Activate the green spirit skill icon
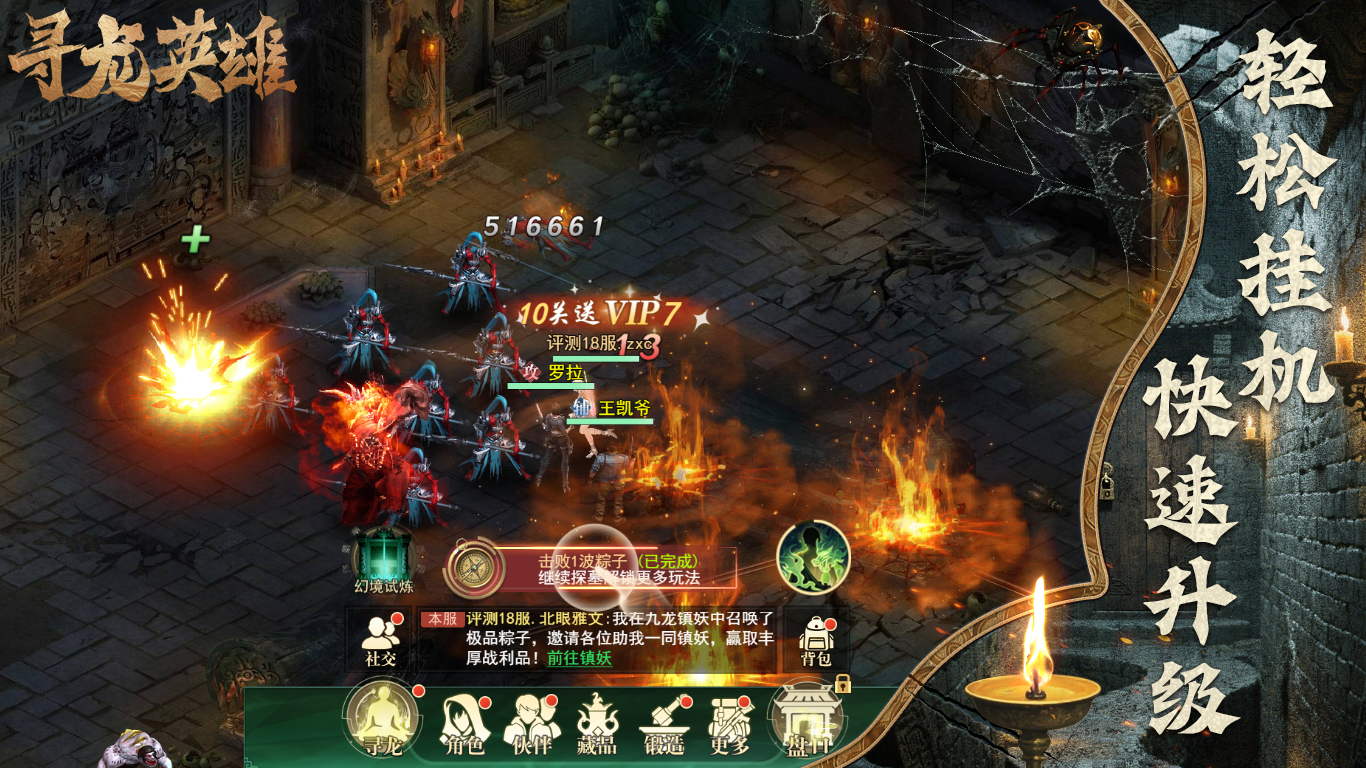The image size is (1366, 768). [x=813, y=557]
